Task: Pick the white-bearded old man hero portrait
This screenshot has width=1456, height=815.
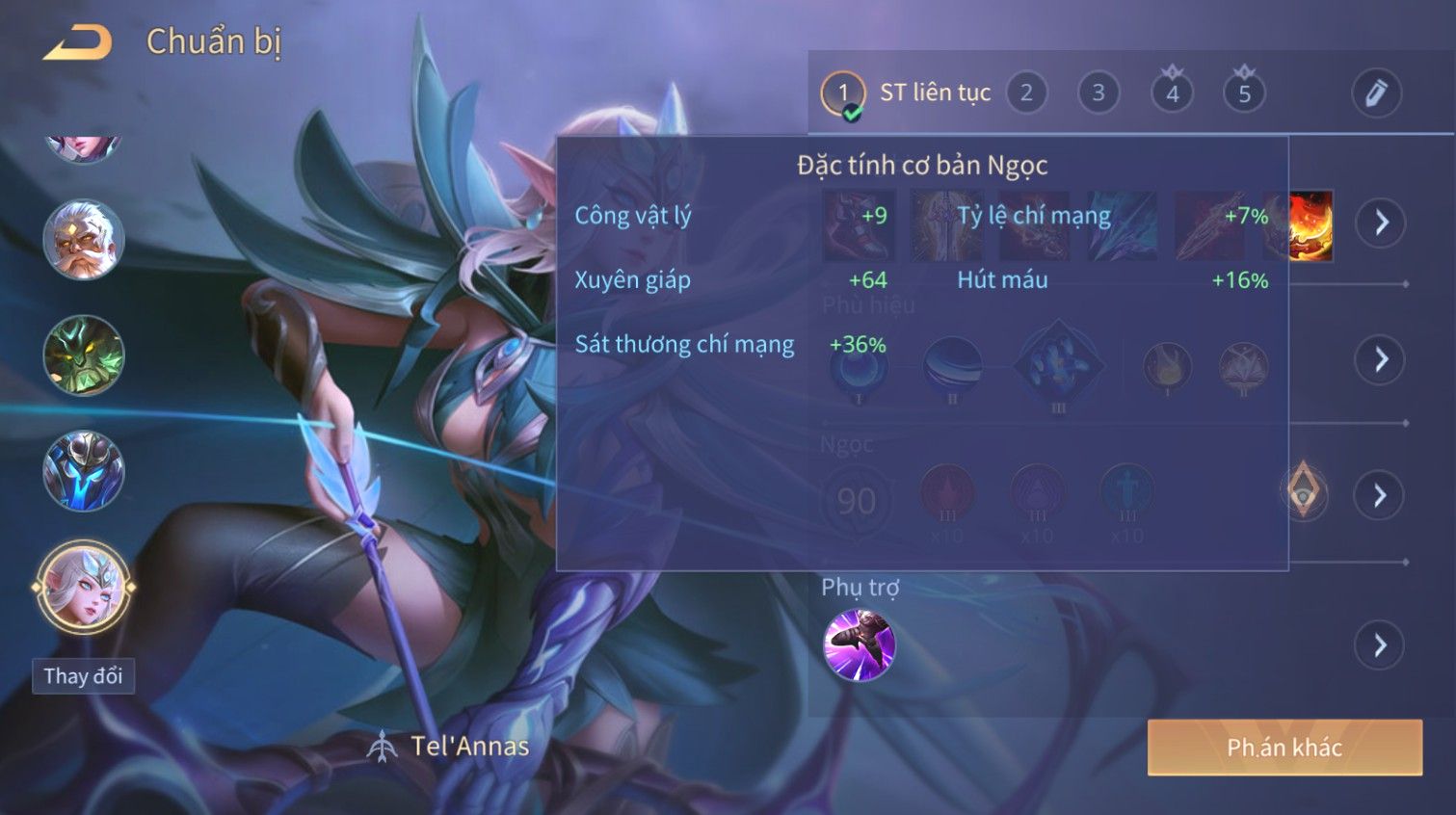Action: (x=84, y=240)
